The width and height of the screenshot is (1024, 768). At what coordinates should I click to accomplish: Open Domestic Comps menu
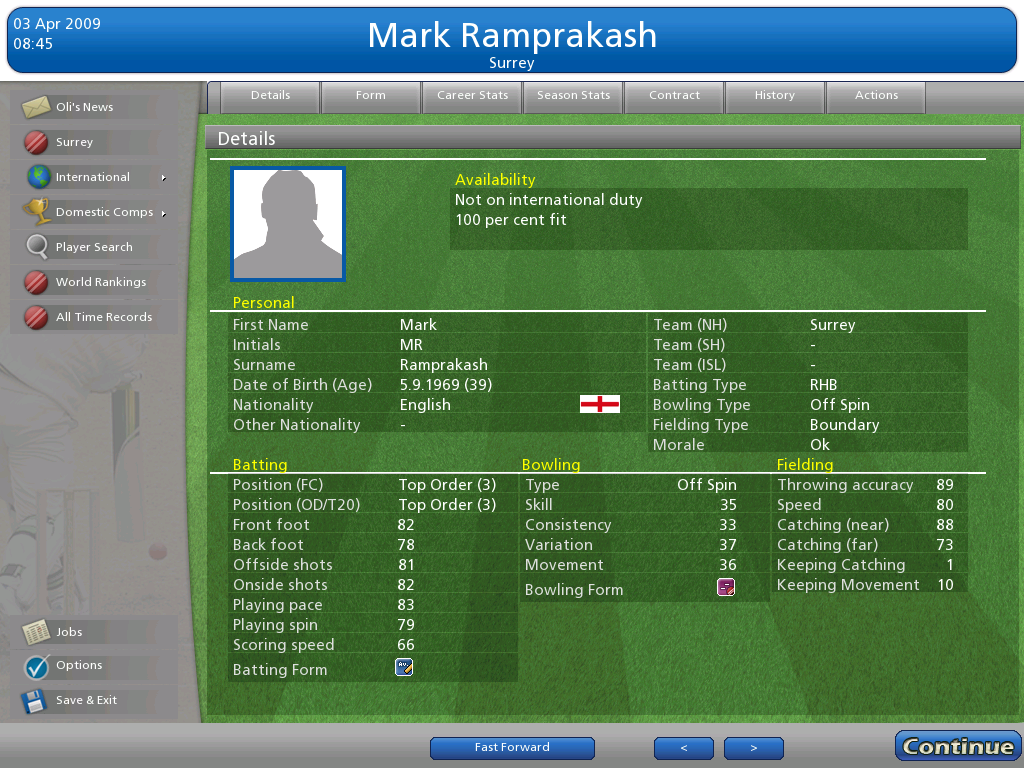click(104, 212)
